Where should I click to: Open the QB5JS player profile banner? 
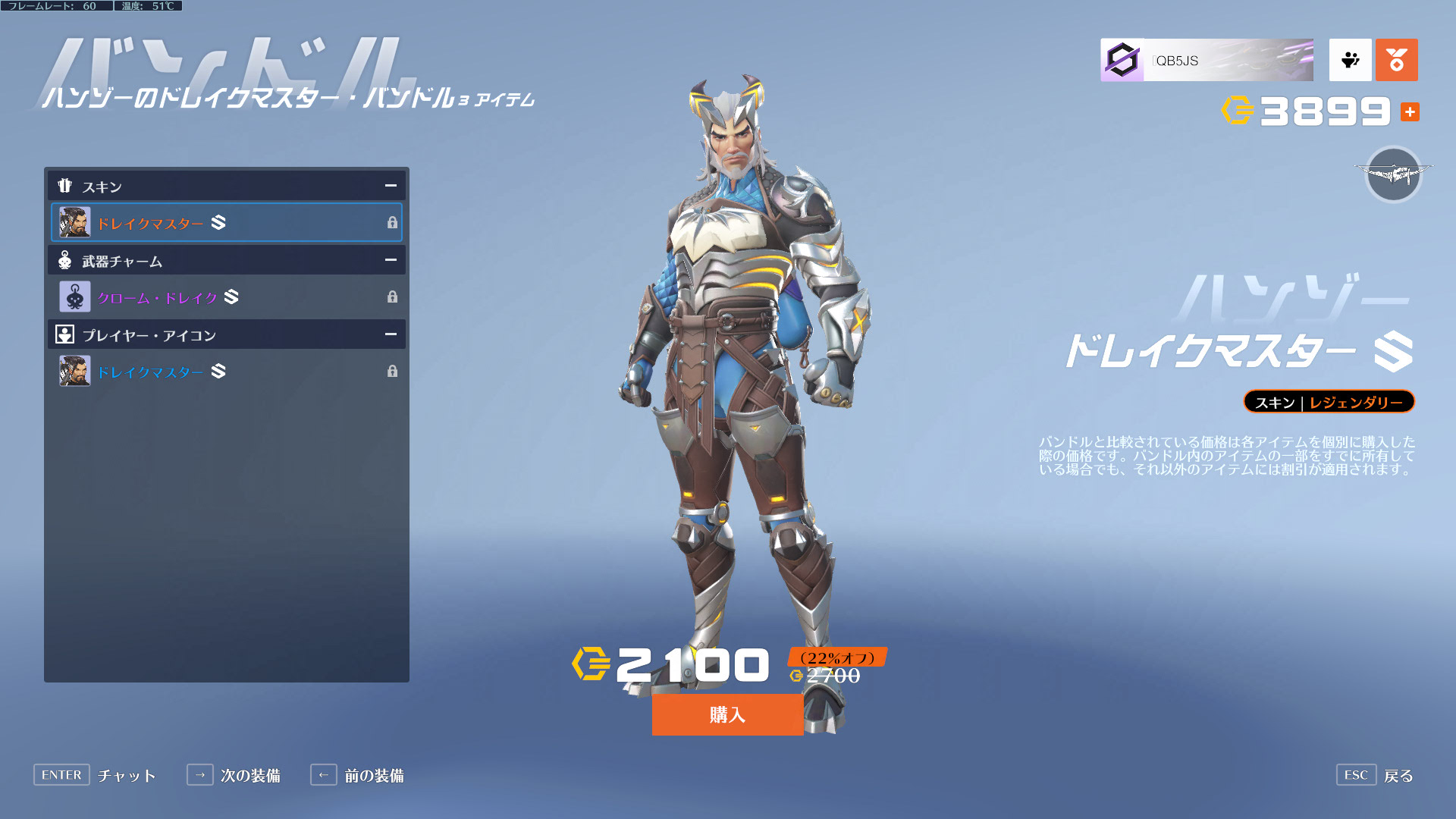tap(1207, 61)
